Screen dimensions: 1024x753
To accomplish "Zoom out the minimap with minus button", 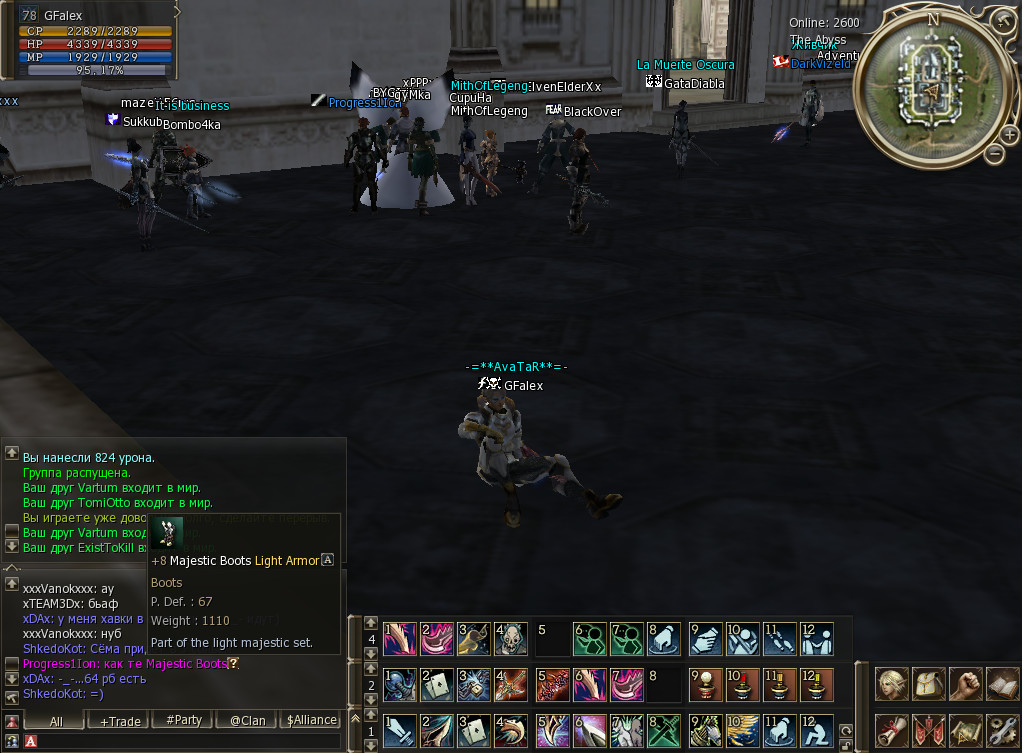I will click(995, 153).
